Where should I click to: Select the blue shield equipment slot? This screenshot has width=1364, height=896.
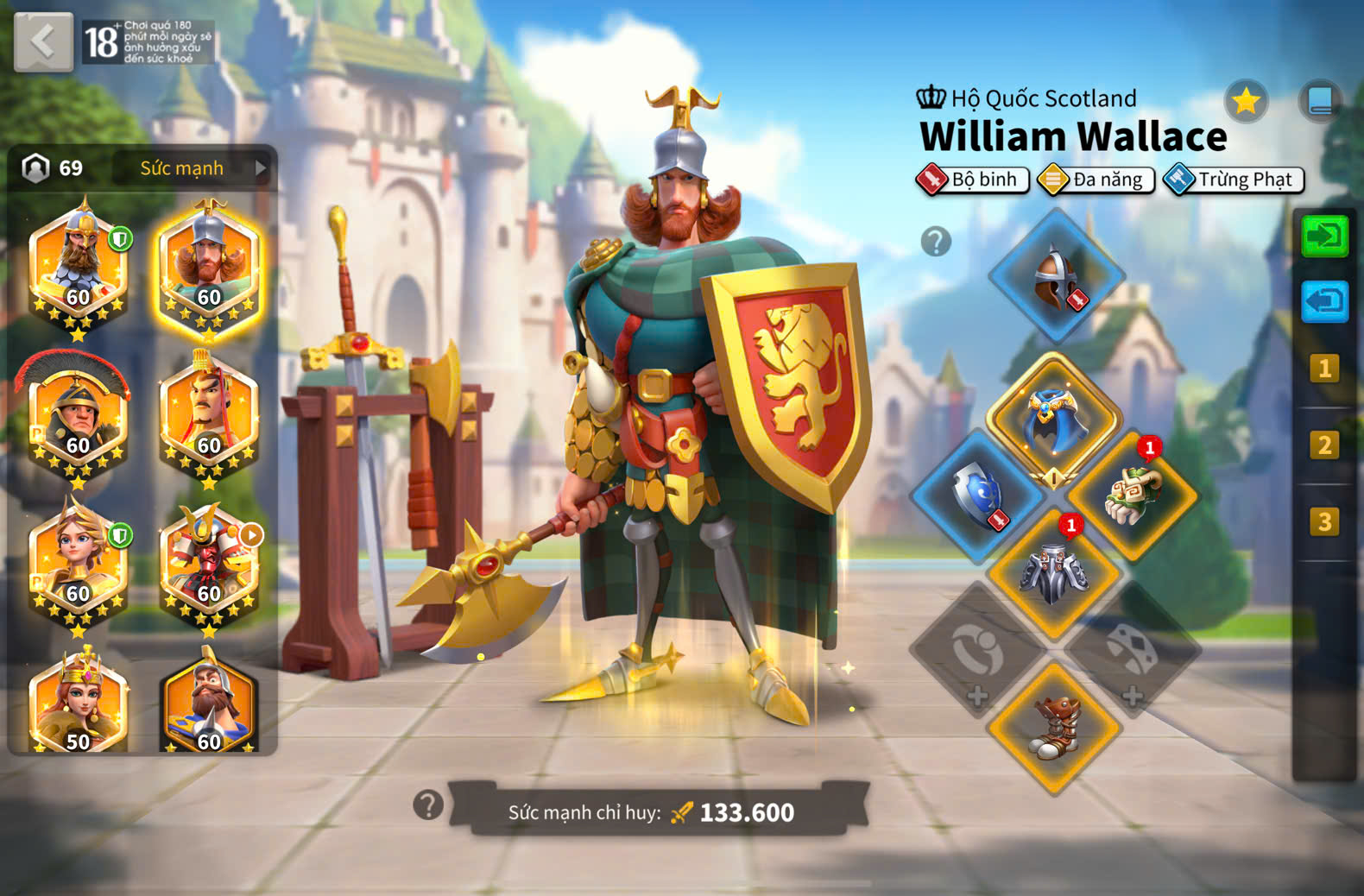point(978,496)
